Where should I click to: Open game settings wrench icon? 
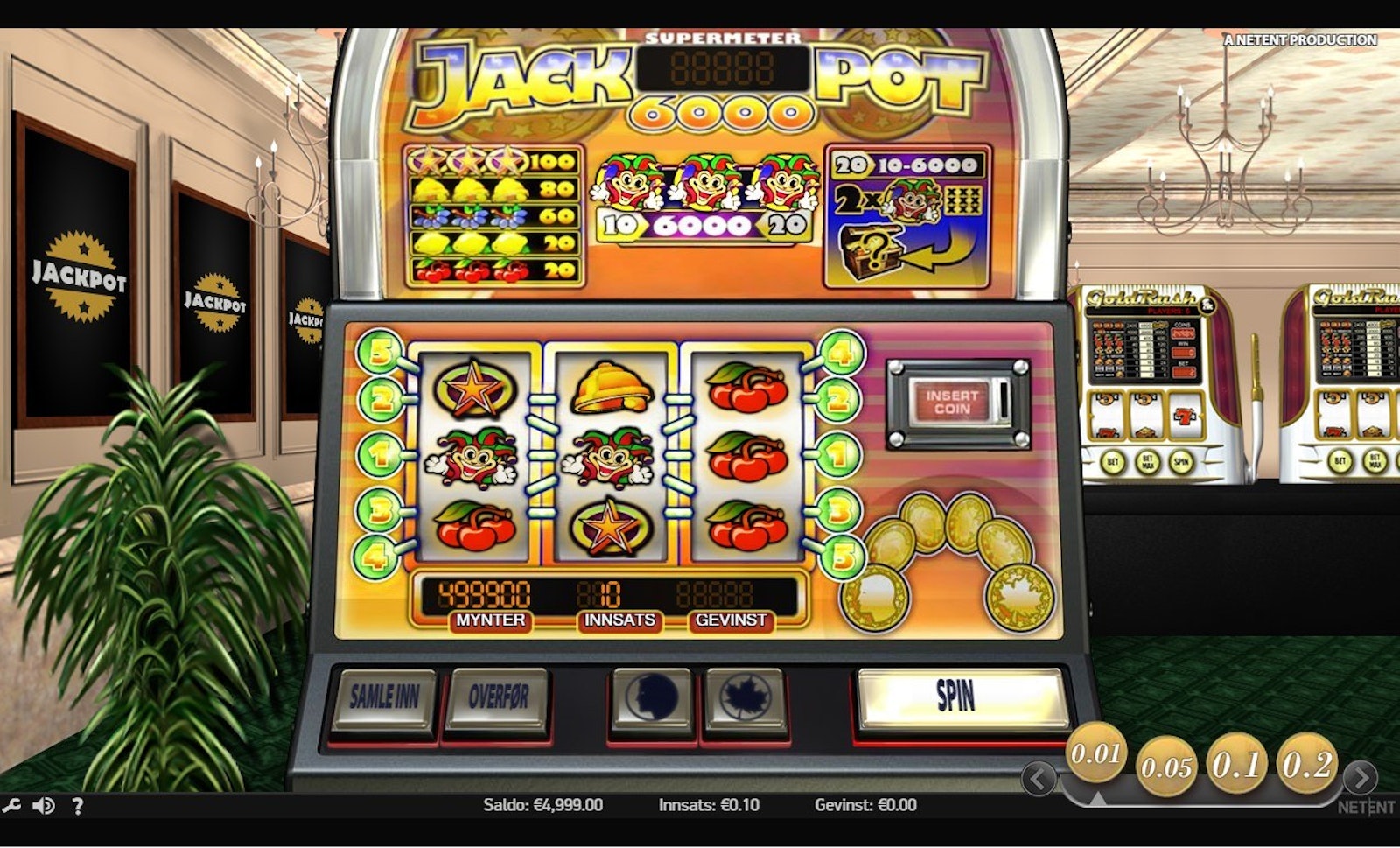pyautogui.click(x=11, y=806)
